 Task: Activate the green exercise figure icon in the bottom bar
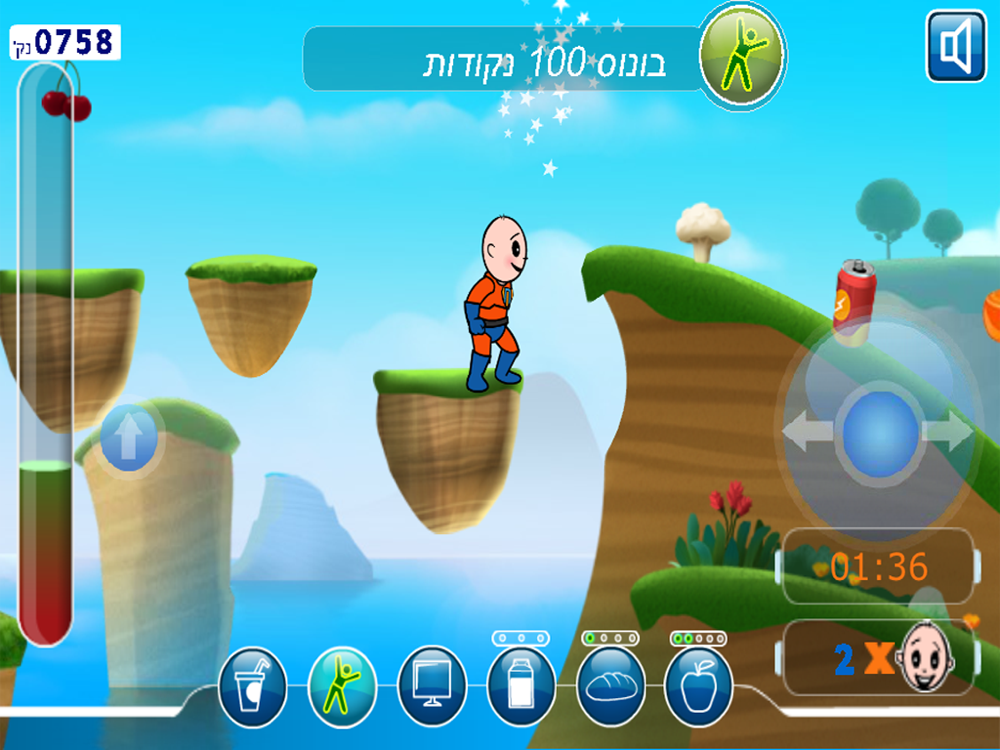pos(342,687)
